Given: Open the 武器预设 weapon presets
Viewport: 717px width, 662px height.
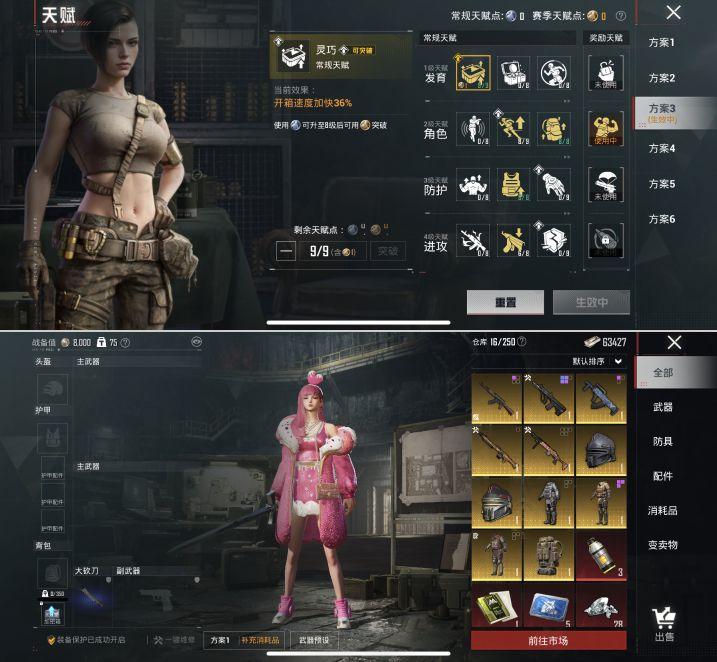Looking at the screenshot, I should pyautogui.click(x=314, y=640).
